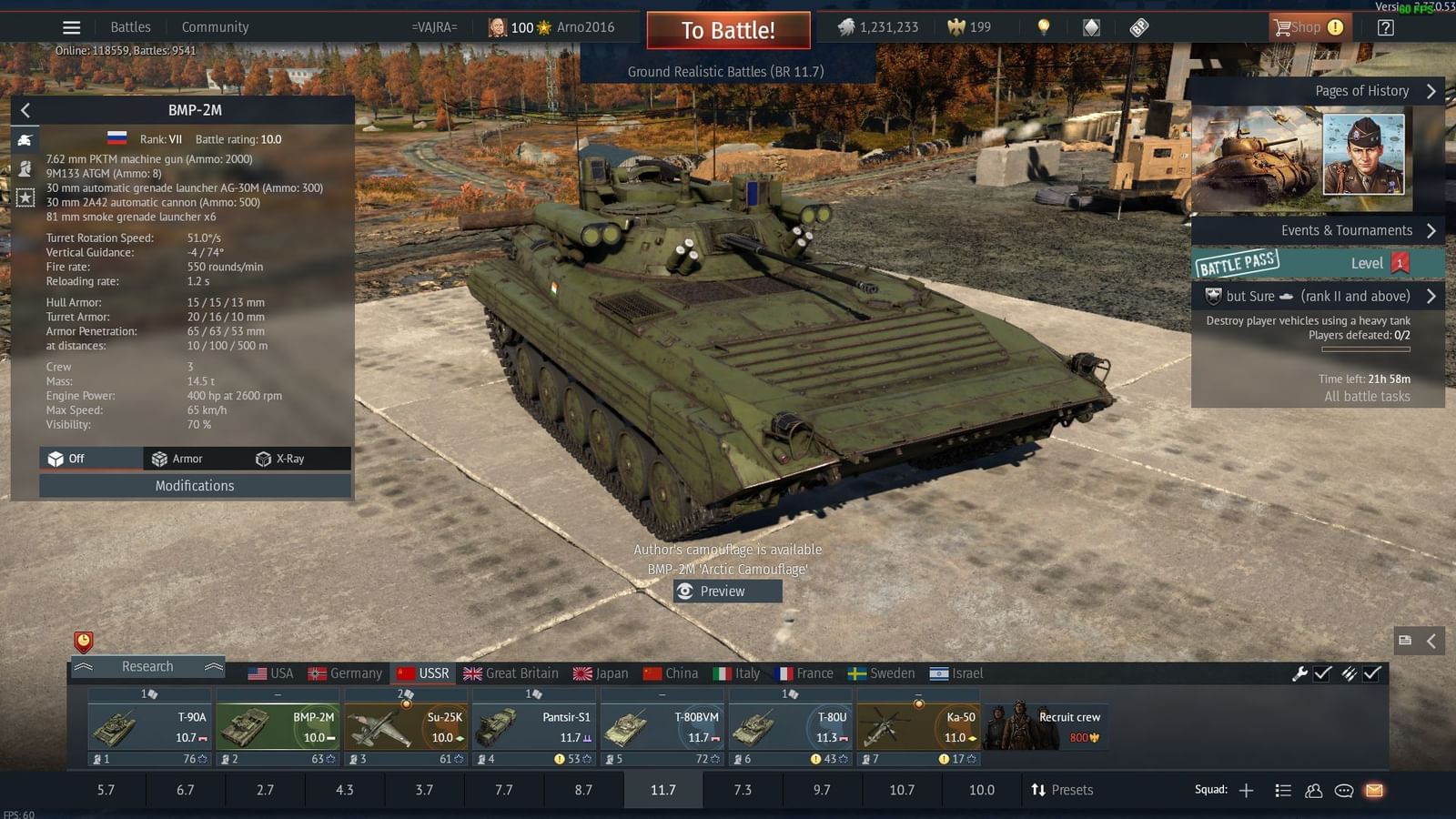The height and width of the screenshot is (819, 1456).
Task: Open the Shop with shopping cart icon
Action: pos(1309,27)
